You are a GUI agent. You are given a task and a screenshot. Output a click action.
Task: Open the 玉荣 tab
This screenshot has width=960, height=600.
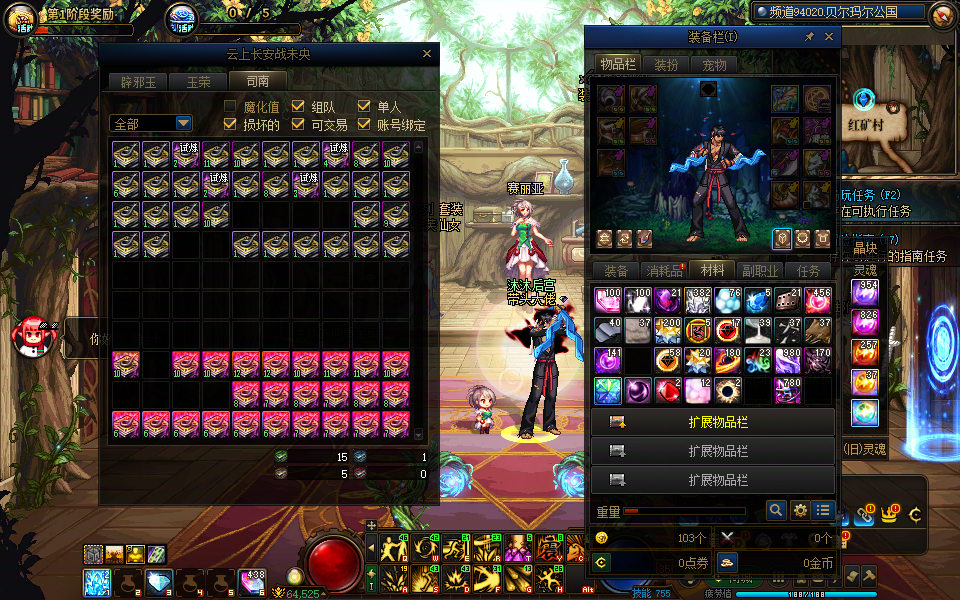196,82
